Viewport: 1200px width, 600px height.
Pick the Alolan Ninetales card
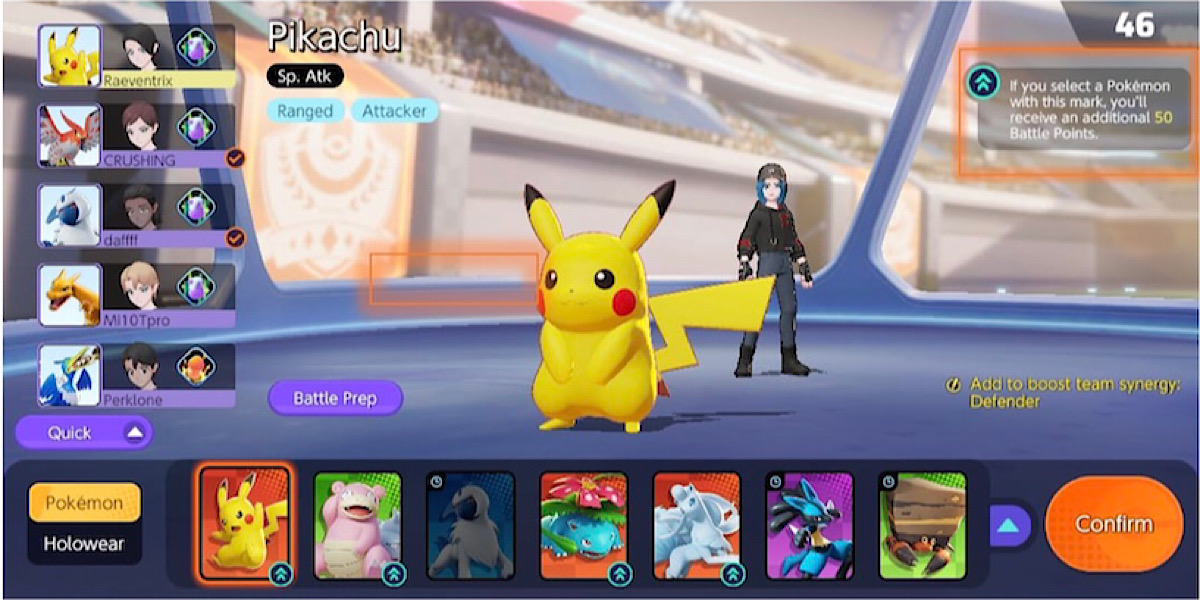[x=696, y=524]
